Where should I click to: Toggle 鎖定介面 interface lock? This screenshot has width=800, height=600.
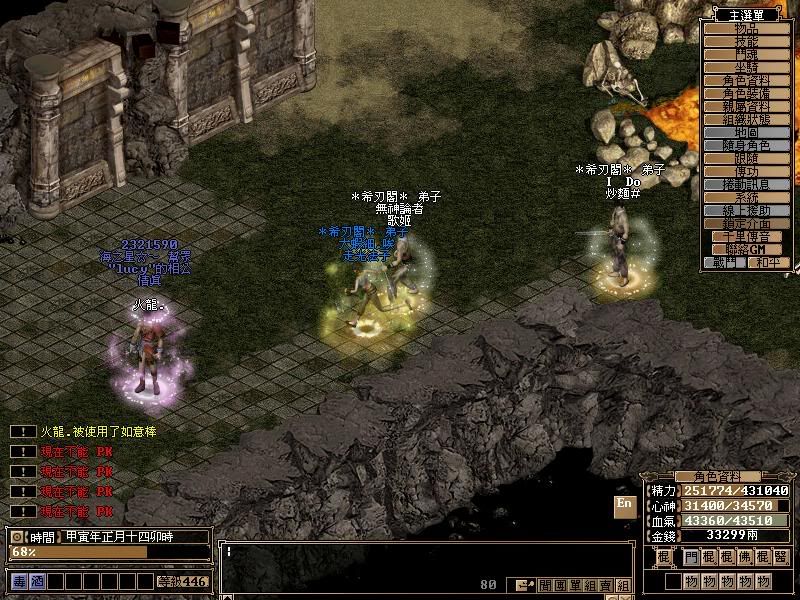click(x=747, y=224)
